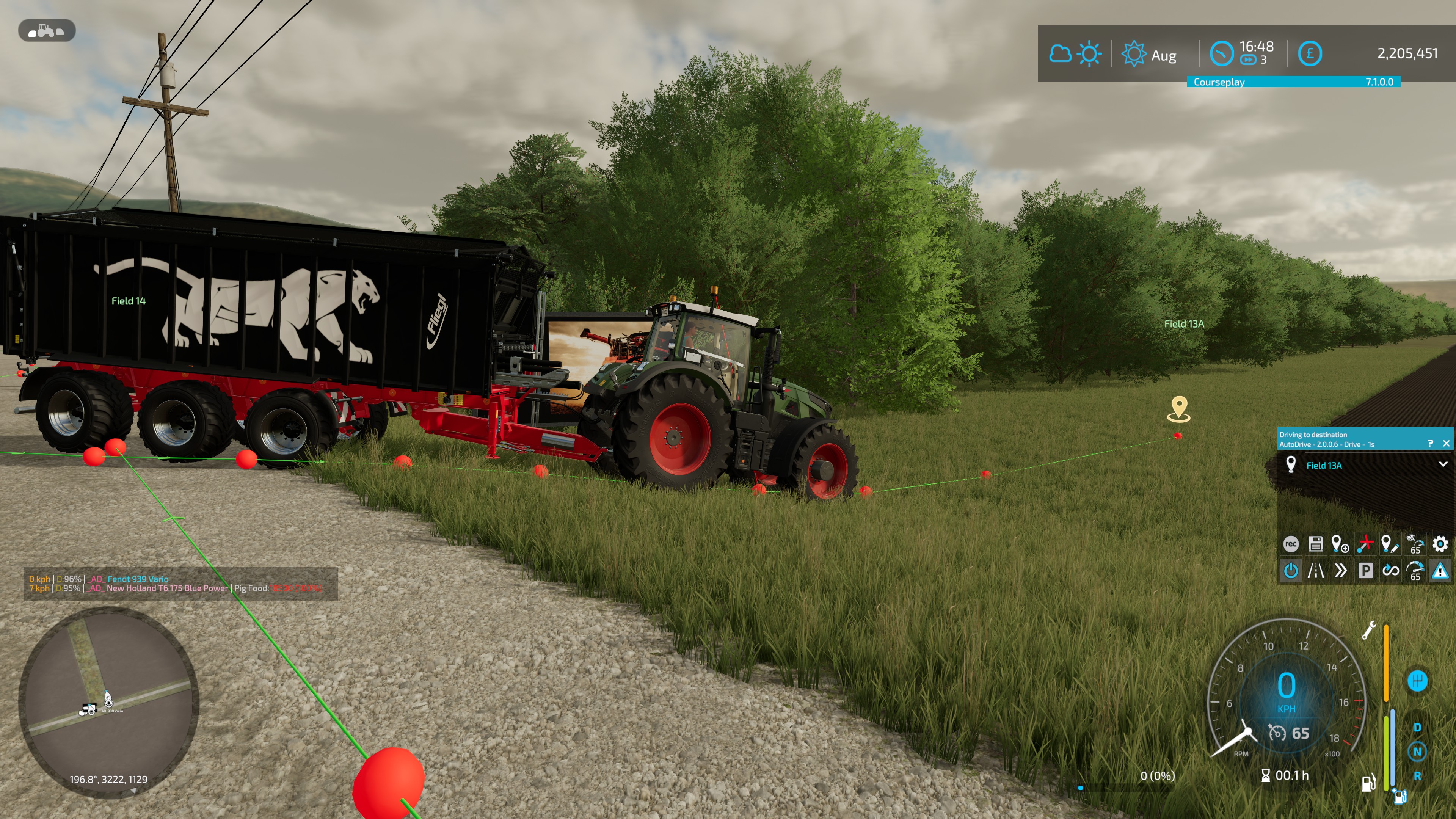Enable the warning triangle collision detection

(1441, 571)
